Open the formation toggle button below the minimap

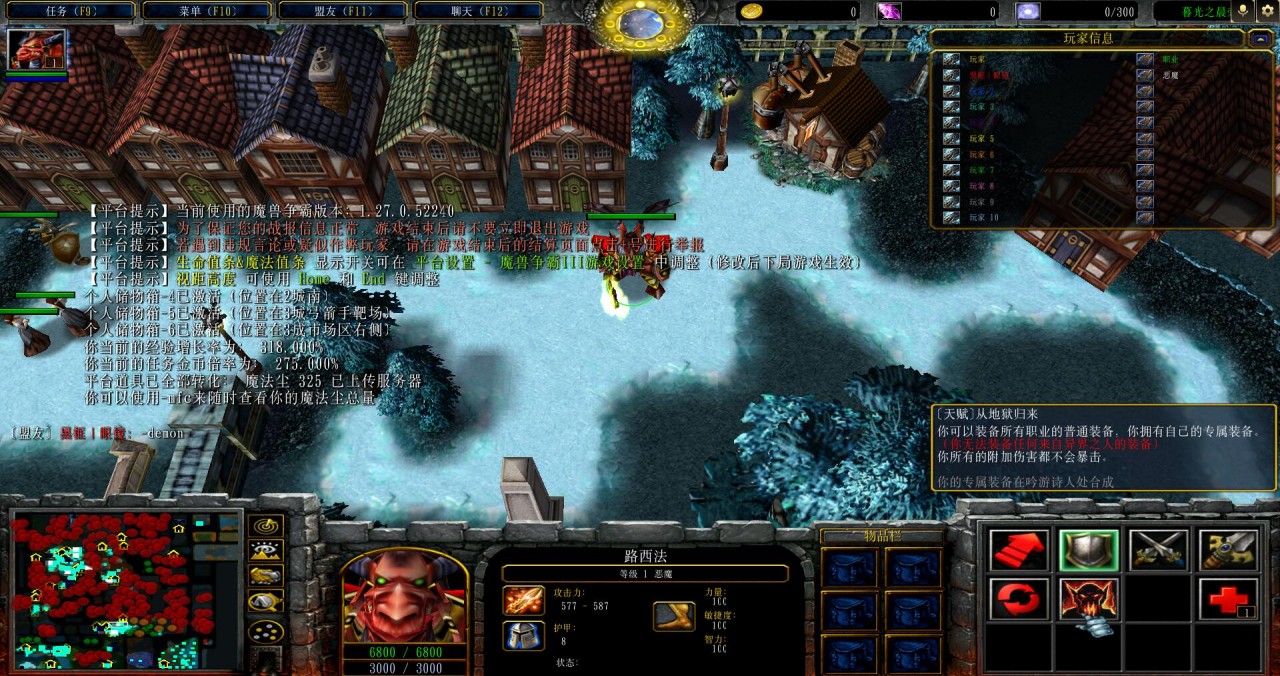click(265, 632)
